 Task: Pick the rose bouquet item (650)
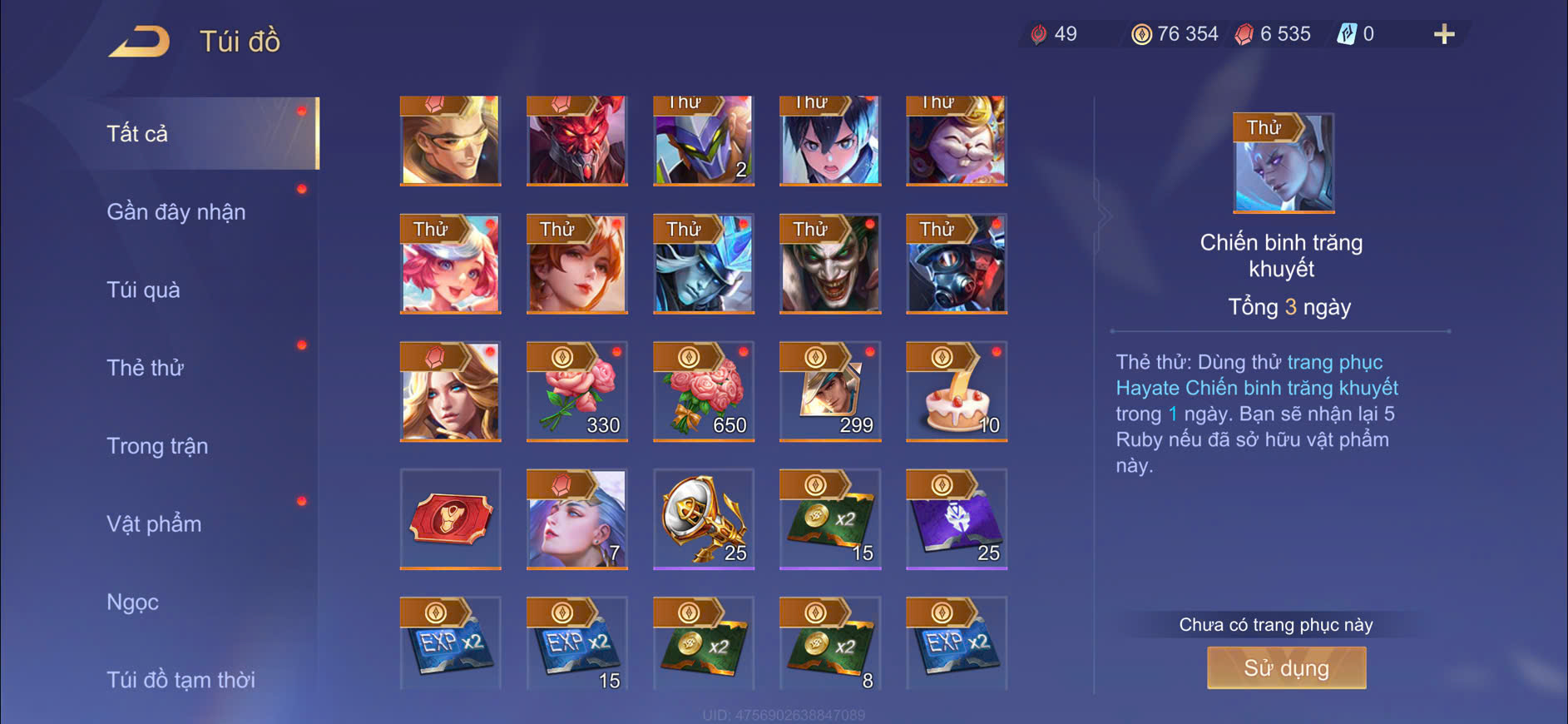(x=703, y=391)
